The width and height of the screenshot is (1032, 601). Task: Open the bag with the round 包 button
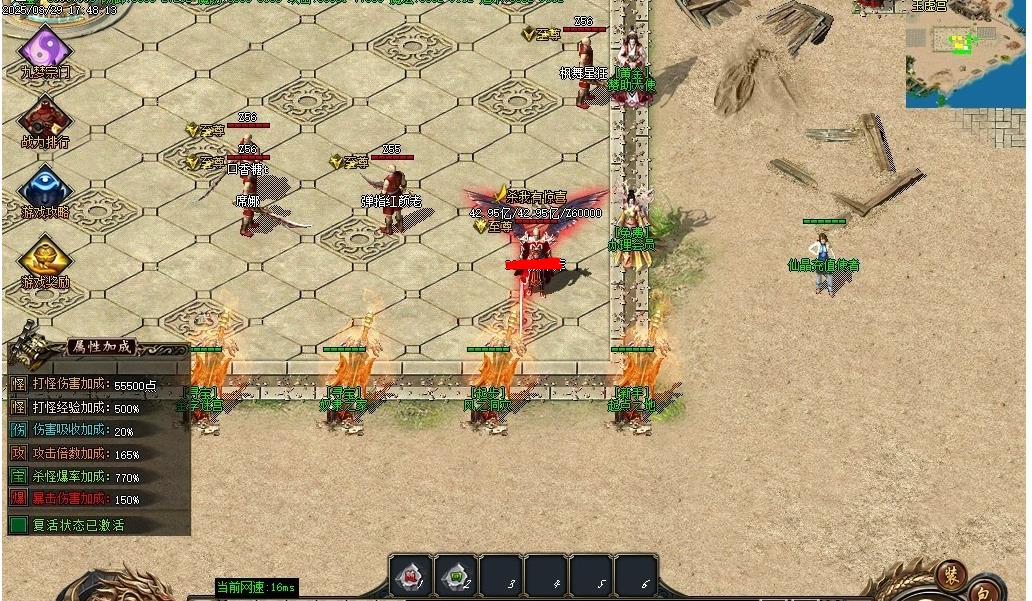click(x=984, y=590)
